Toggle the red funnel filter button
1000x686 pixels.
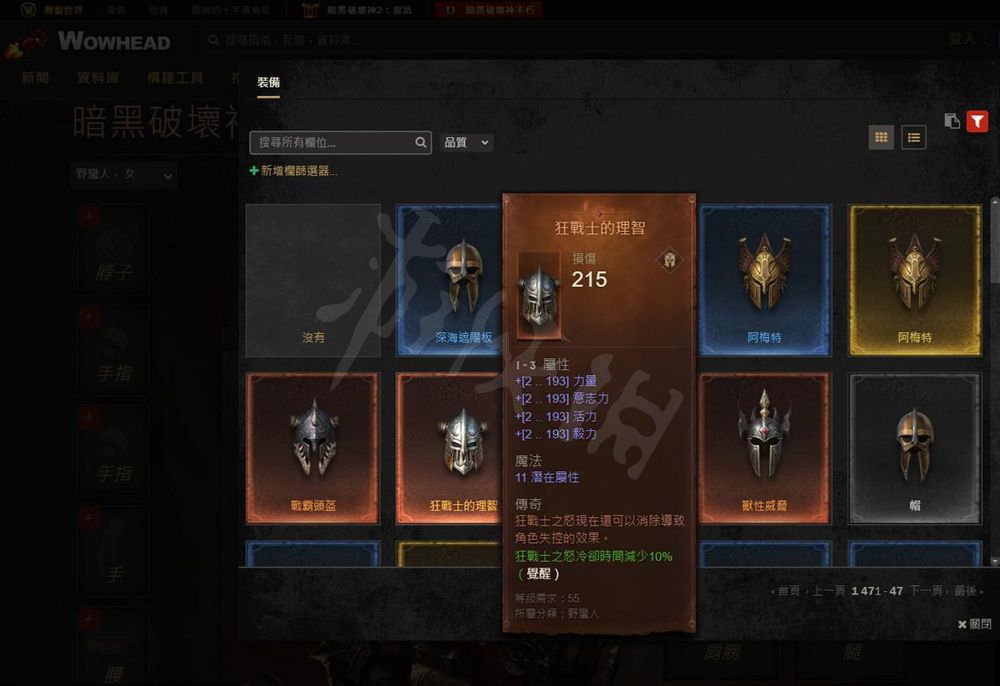977,121
